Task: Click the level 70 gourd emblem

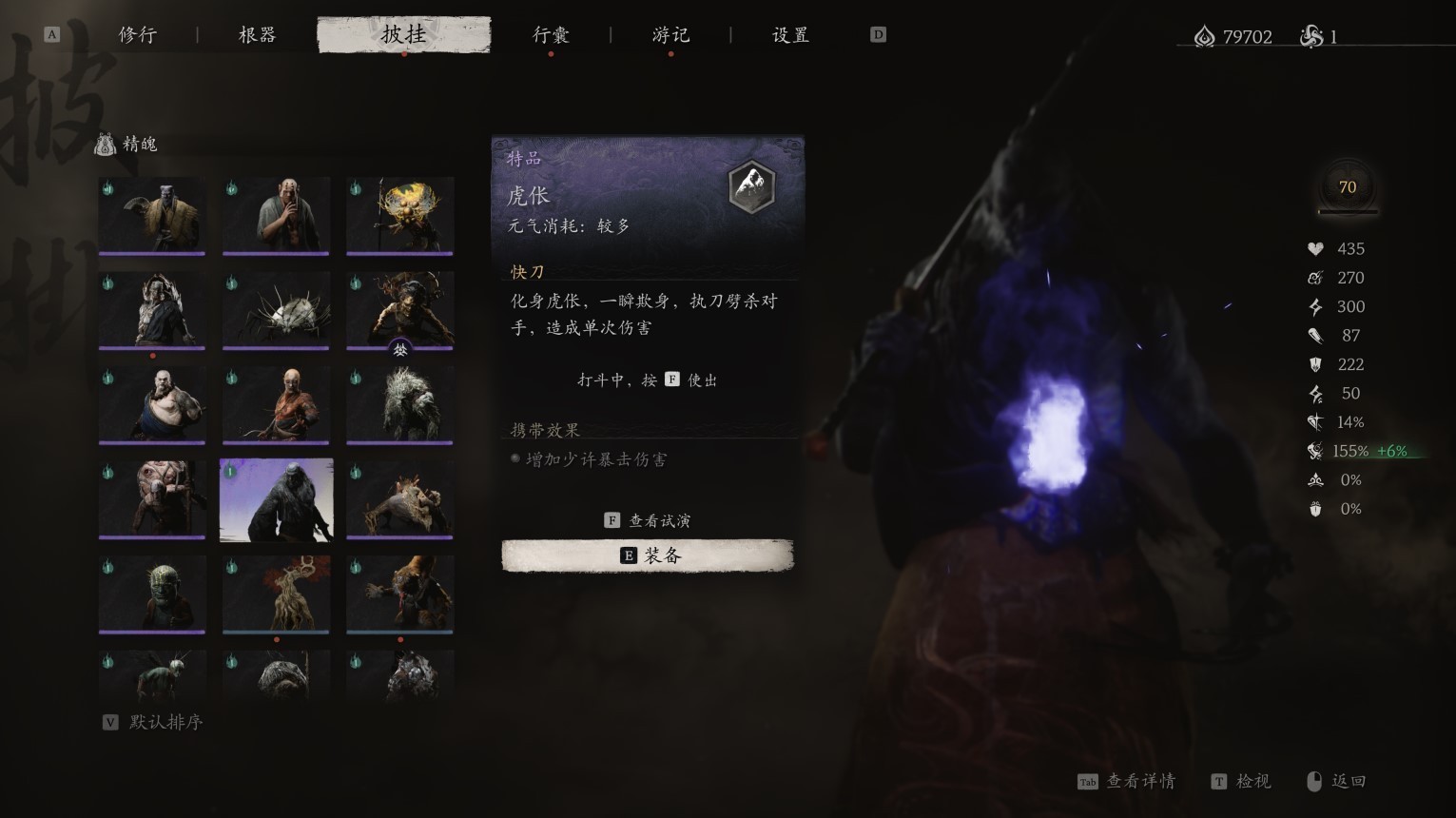Action: pos(1347,187)
